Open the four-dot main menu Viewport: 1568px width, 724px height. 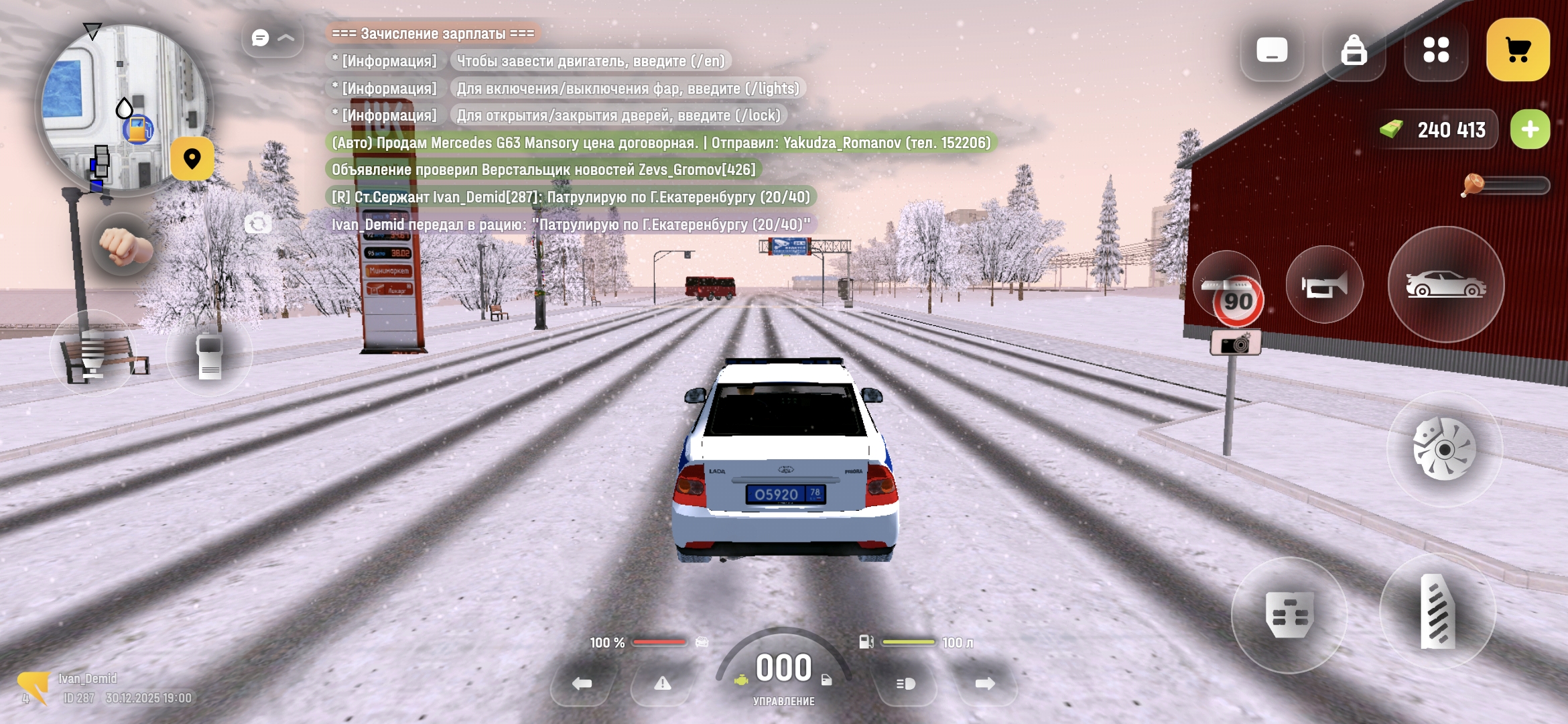1435,50
